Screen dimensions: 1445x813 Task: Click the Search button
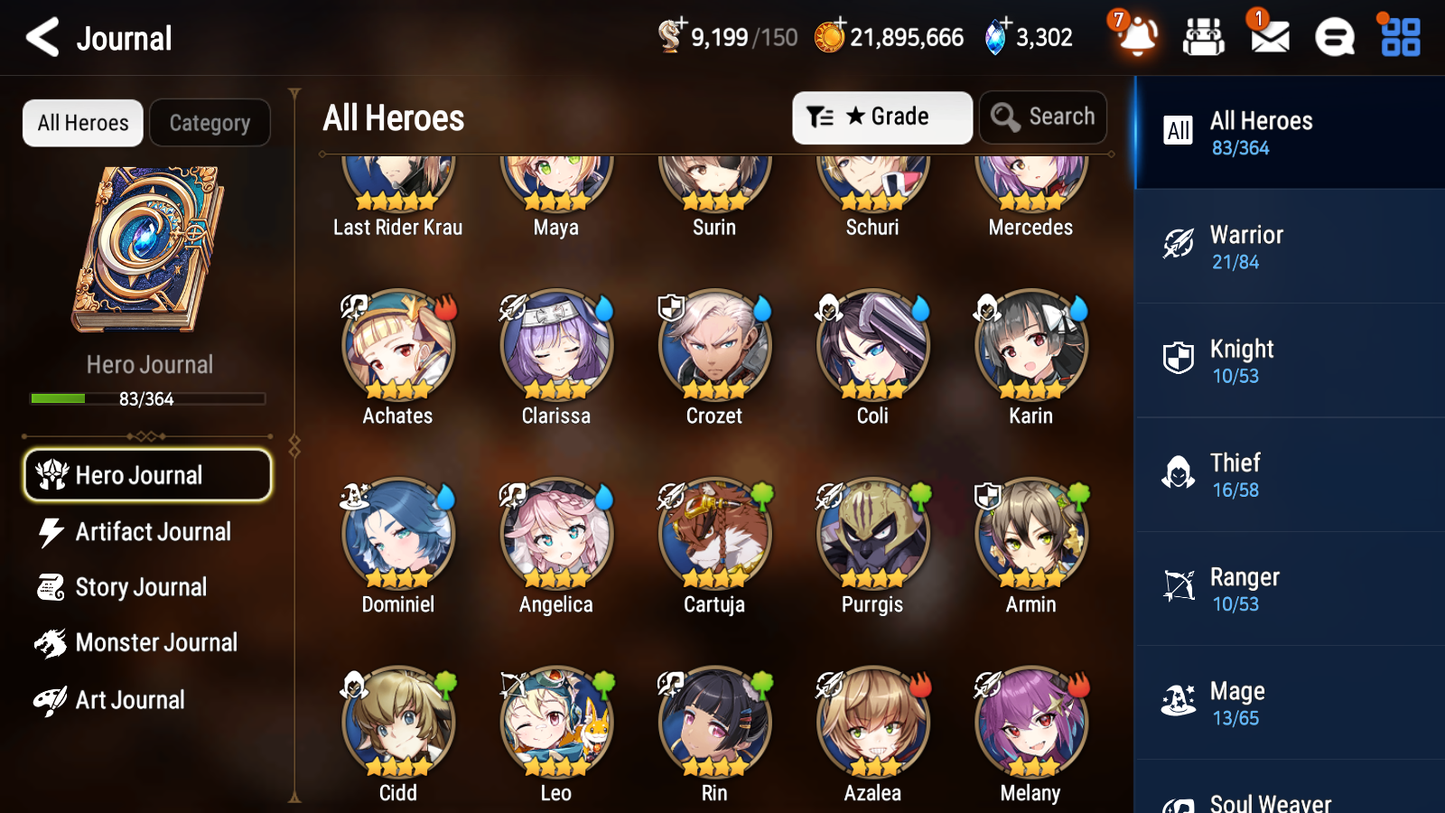(1043, 117)
